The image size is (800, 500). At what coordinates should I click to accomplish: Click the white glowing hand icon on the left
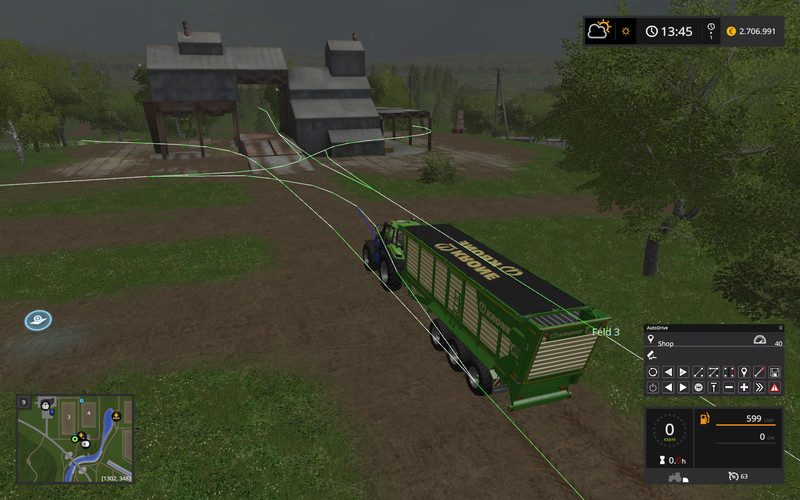38,321
